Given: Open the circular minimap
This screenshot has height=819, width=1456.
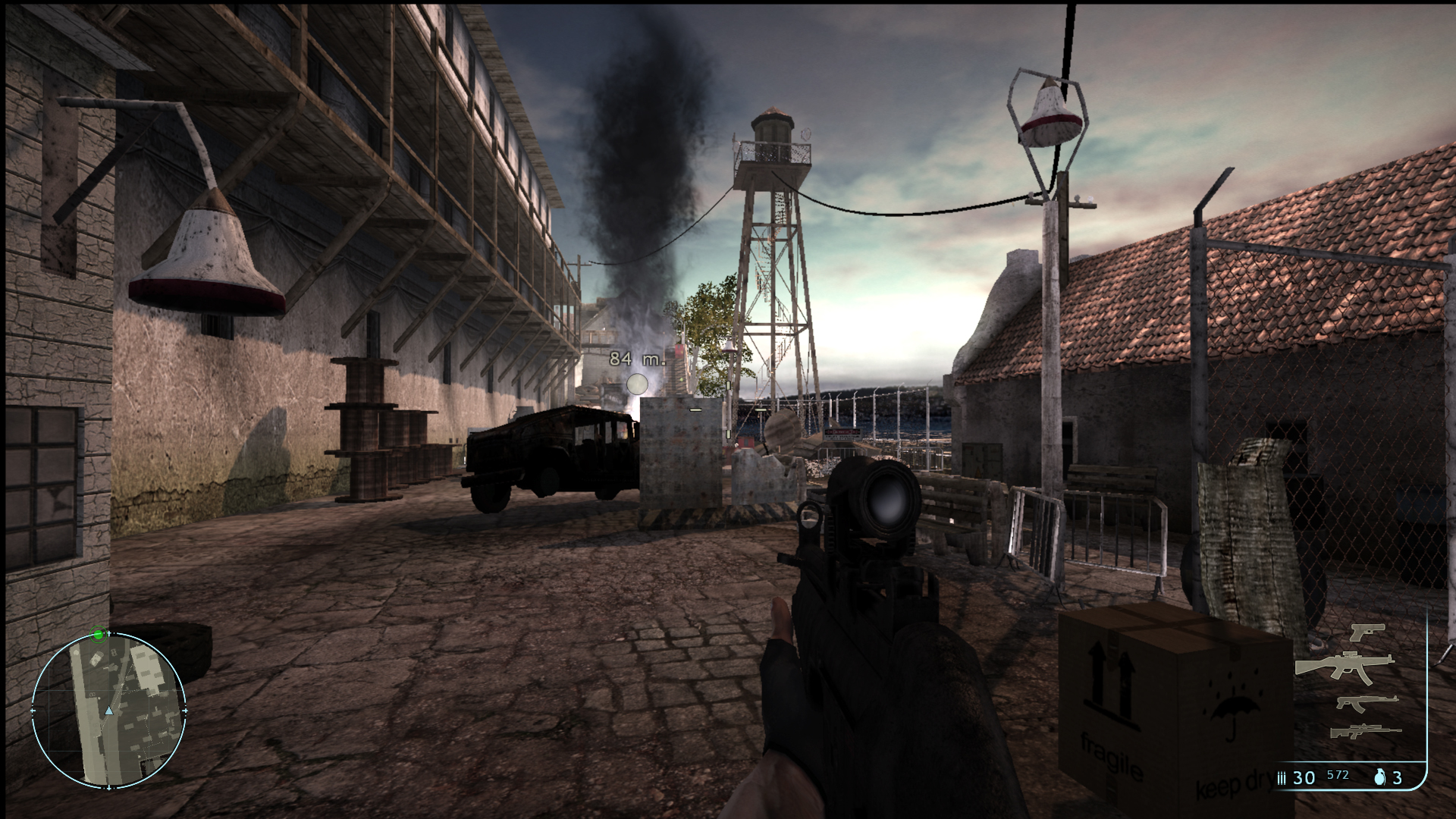Looking at the screenshot, I should coord(108,711).
